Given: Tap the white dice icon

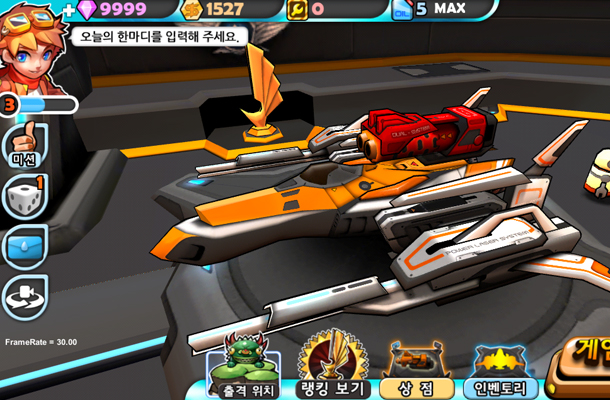Looking at the screenshot, I should [24, 197].
